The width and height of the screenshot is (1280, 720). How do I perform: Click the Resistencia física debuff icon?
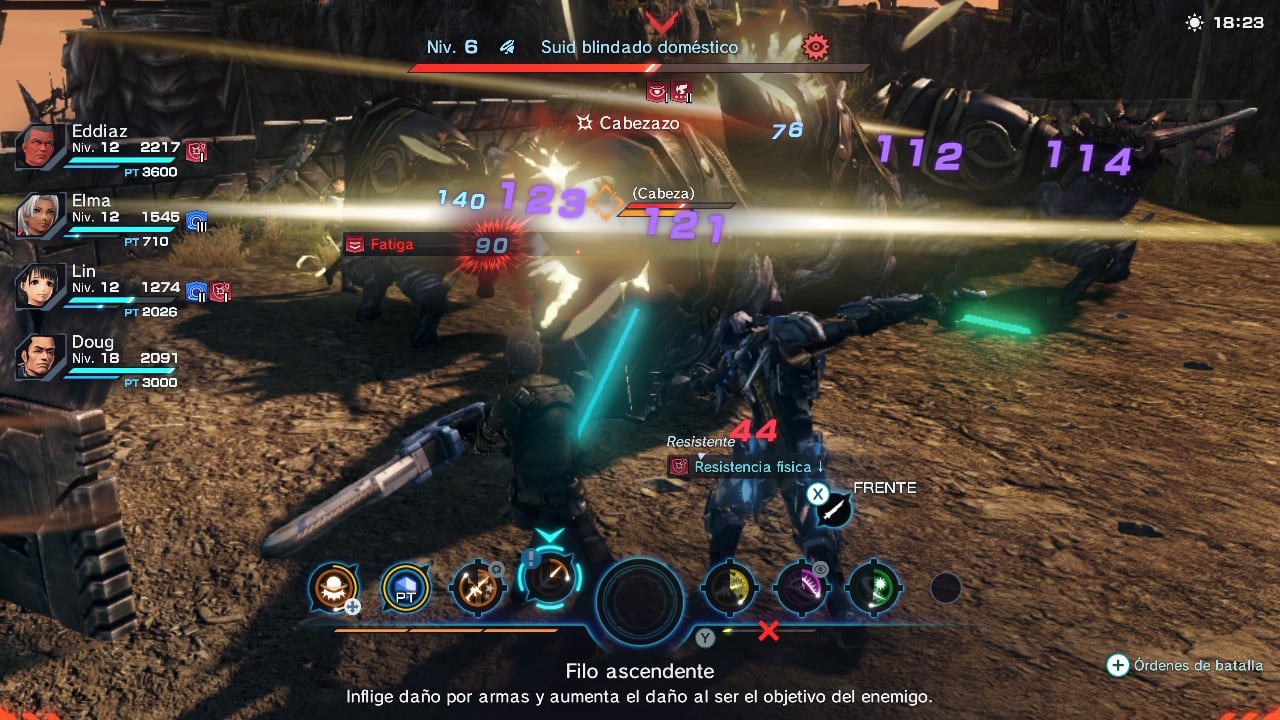point(676,466)
